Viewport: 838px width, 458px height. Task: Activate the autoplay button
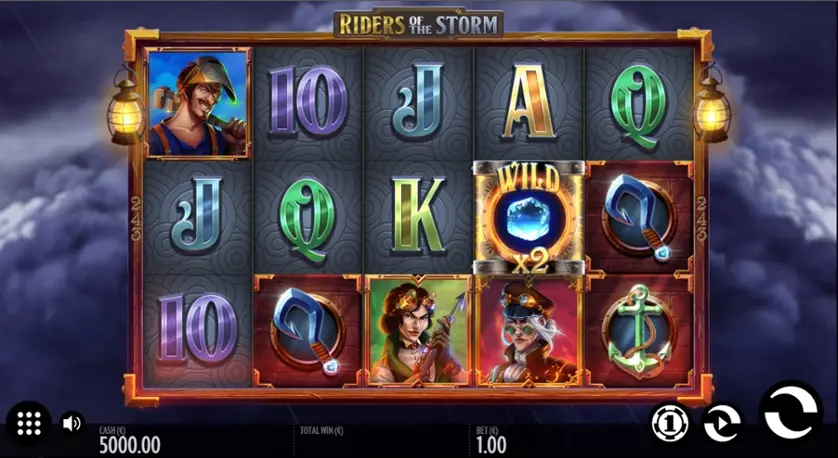tap(721, 423)
